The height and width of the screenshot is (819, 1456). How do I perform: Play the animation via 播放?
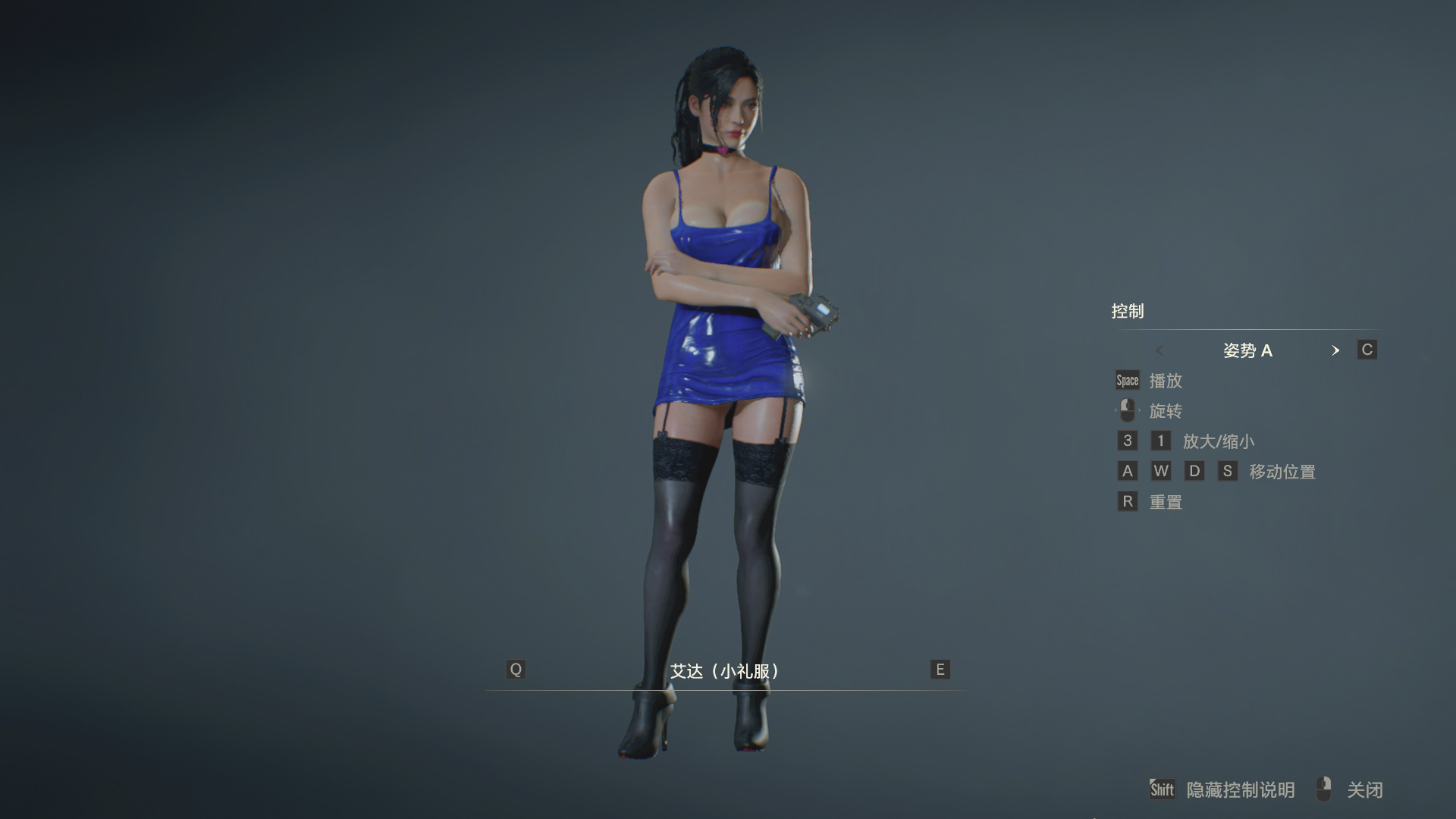tap(1166, 381)
